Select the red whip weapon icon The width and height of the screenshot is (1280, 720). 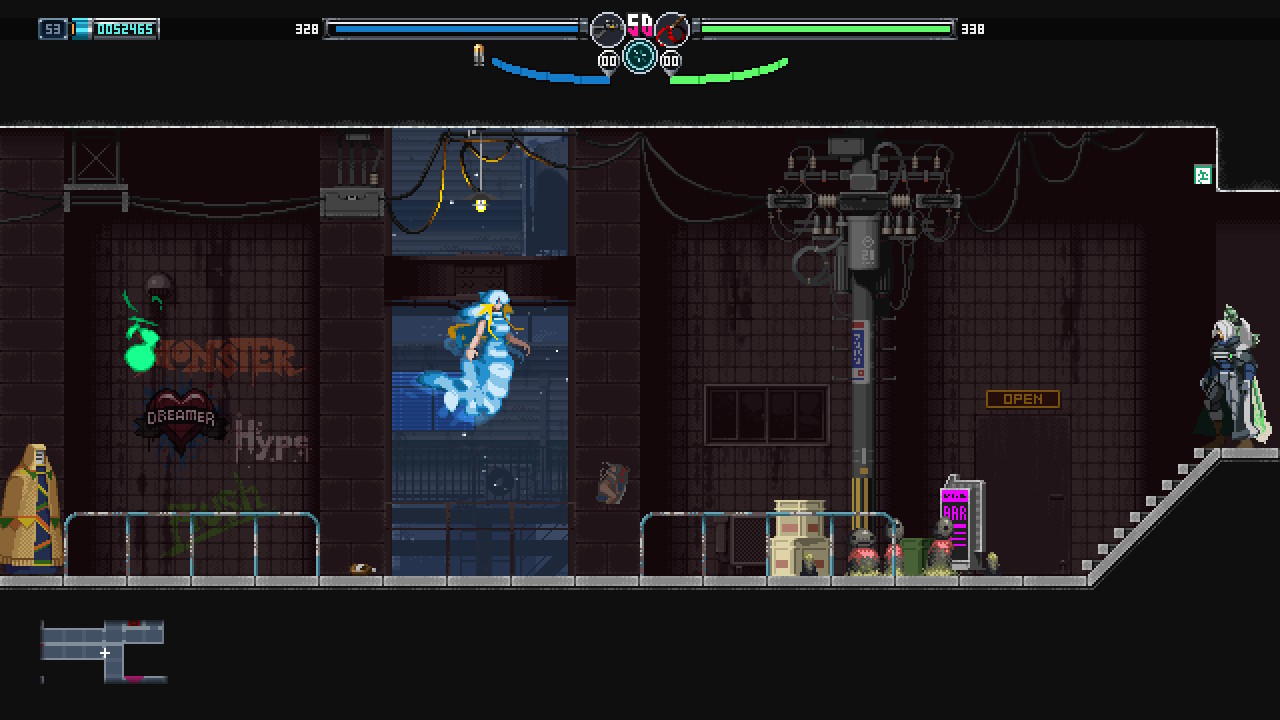672,29
